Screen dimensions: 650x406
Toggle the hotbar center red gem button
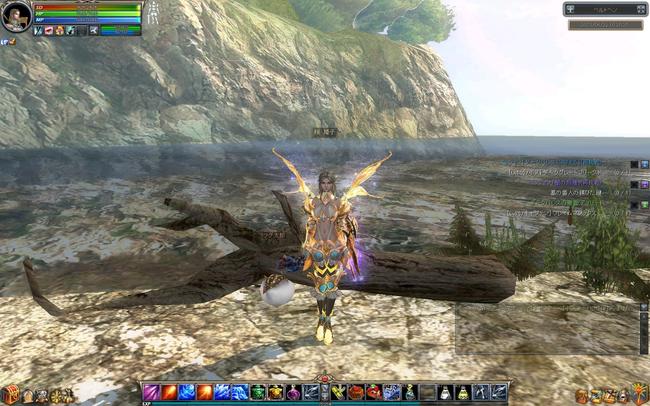pyautogui.click(x=323, y=380)
